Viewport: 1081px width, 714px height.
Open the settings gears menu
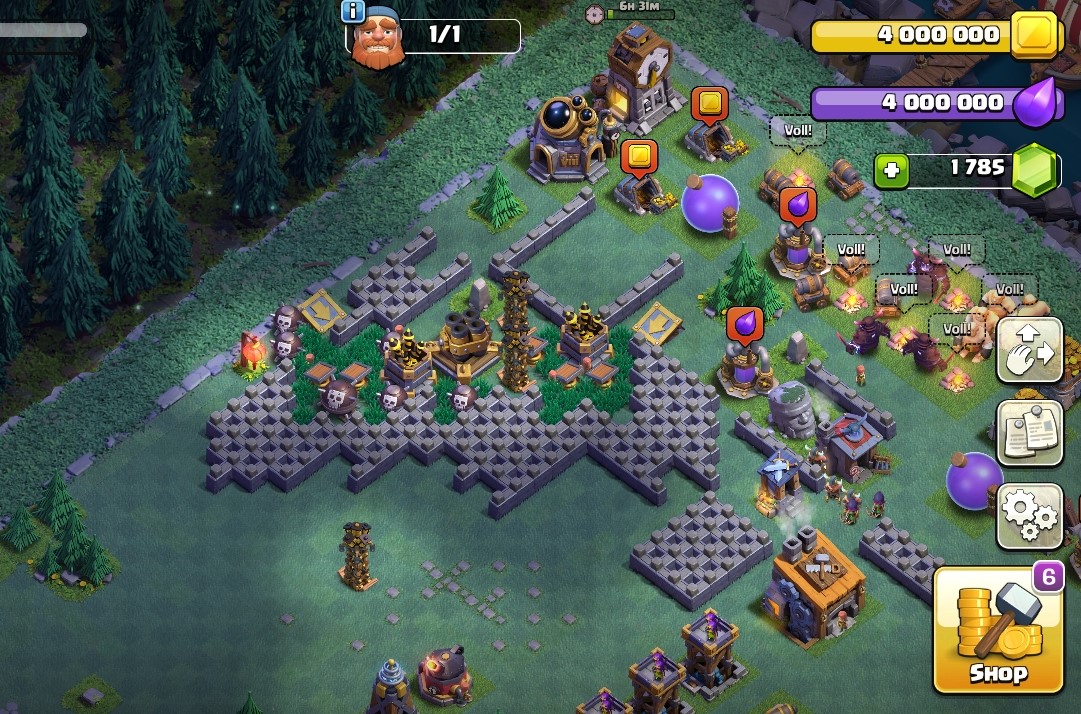coord(1029,516)
